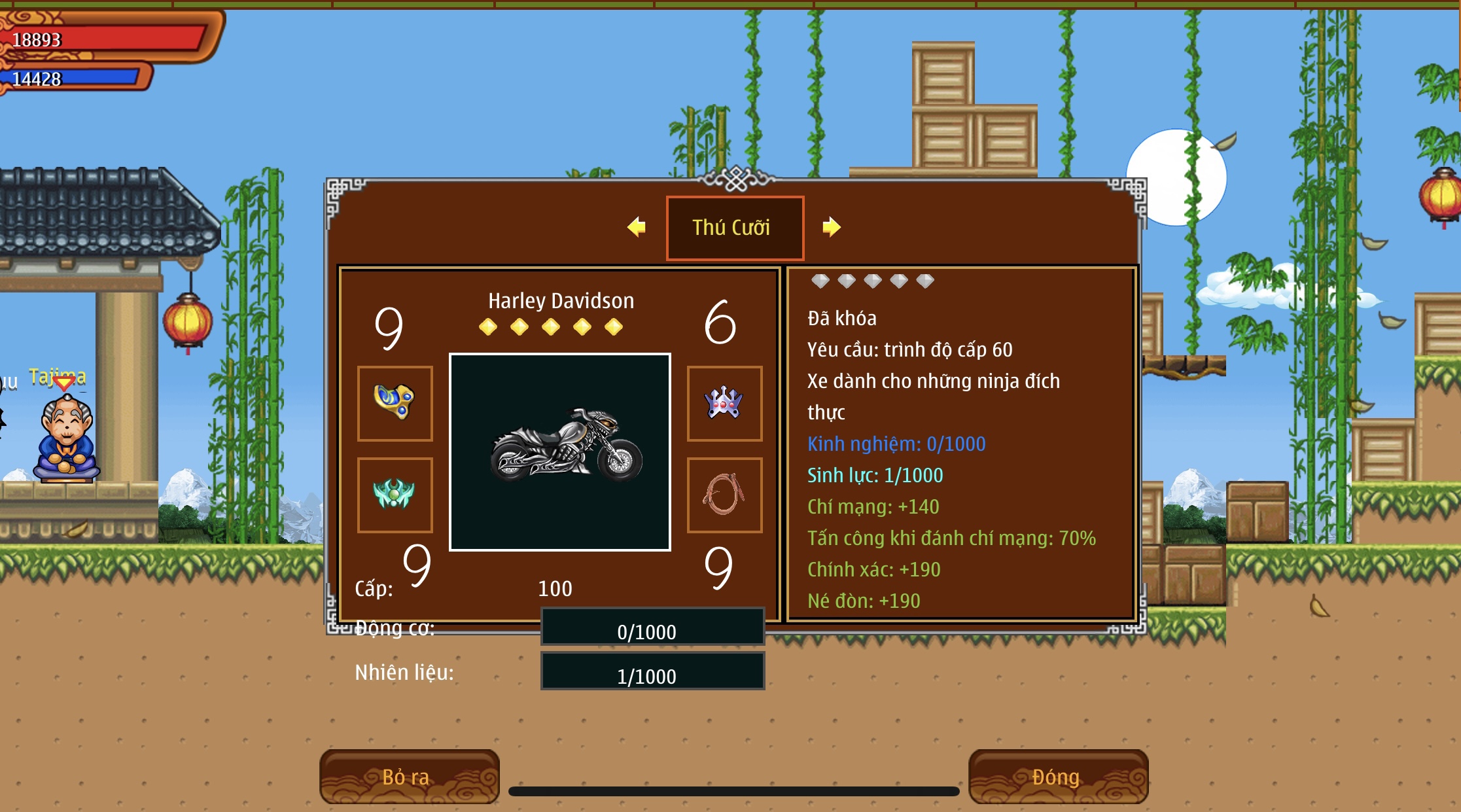The height and width of the screenshot is (812, 1461).
Task: Unequip the mount with Bỏ ra
Action: point(409,777)
